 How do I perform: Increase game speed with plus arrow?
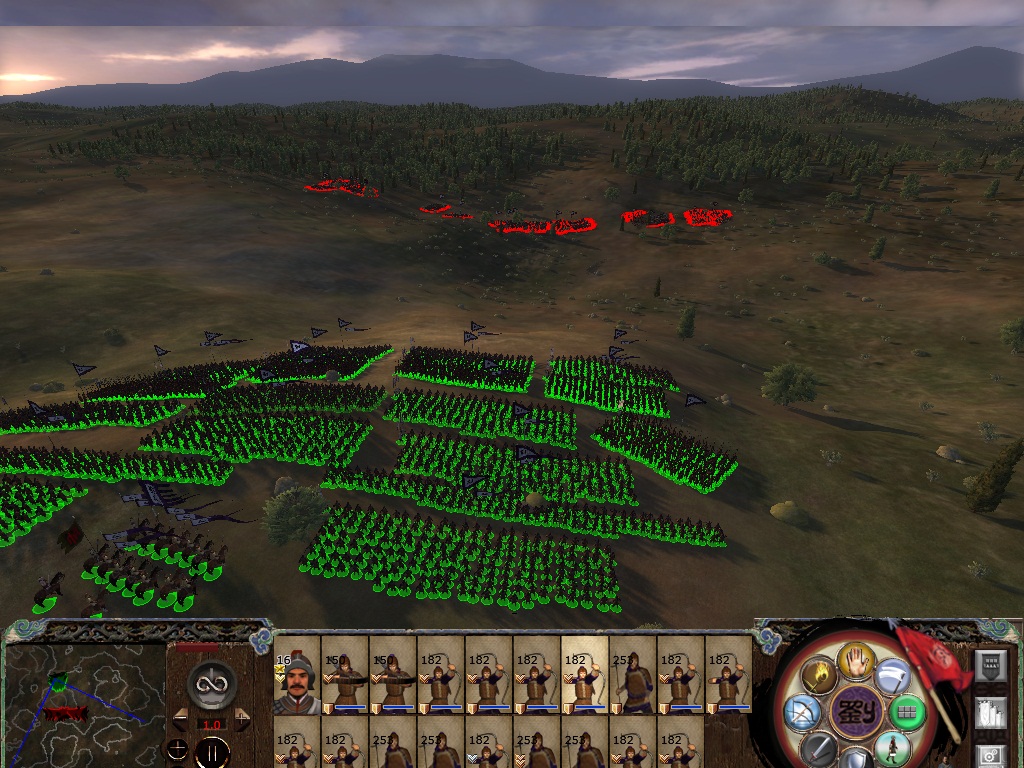pyautogui.click(x=243, y=715)
